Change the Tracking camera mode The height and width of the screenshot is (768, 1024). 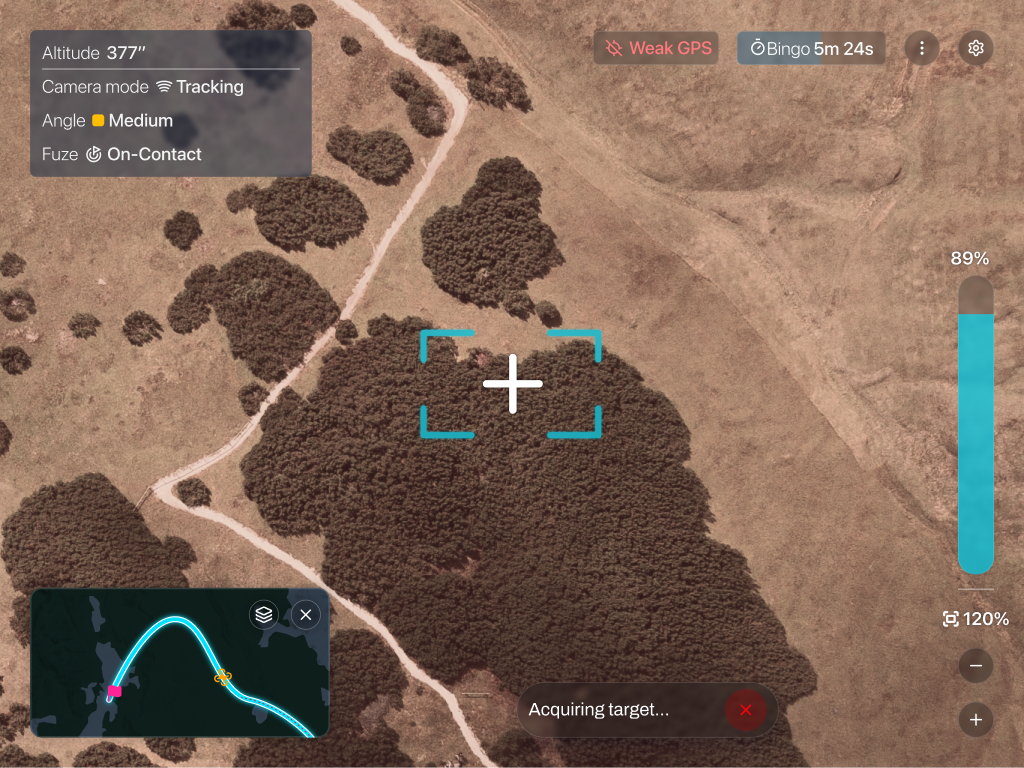tap(200, 87)
